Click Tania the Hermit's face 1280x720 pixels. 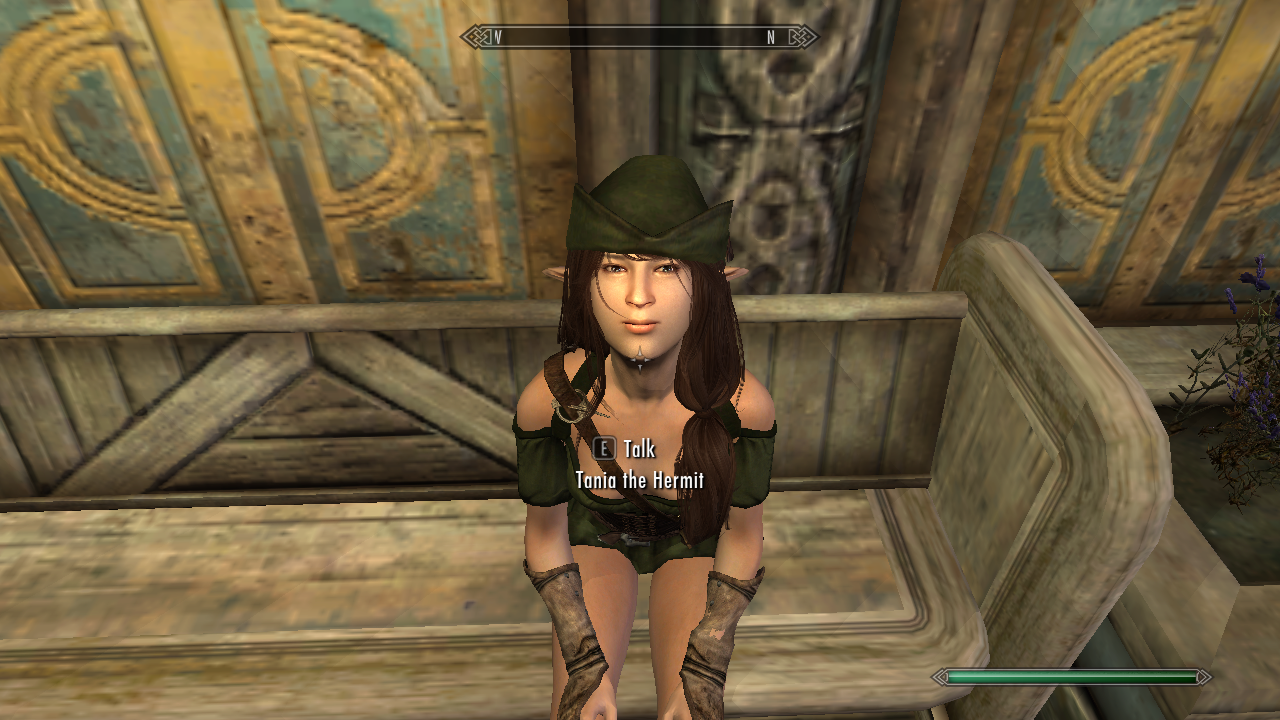coord(640,300)
